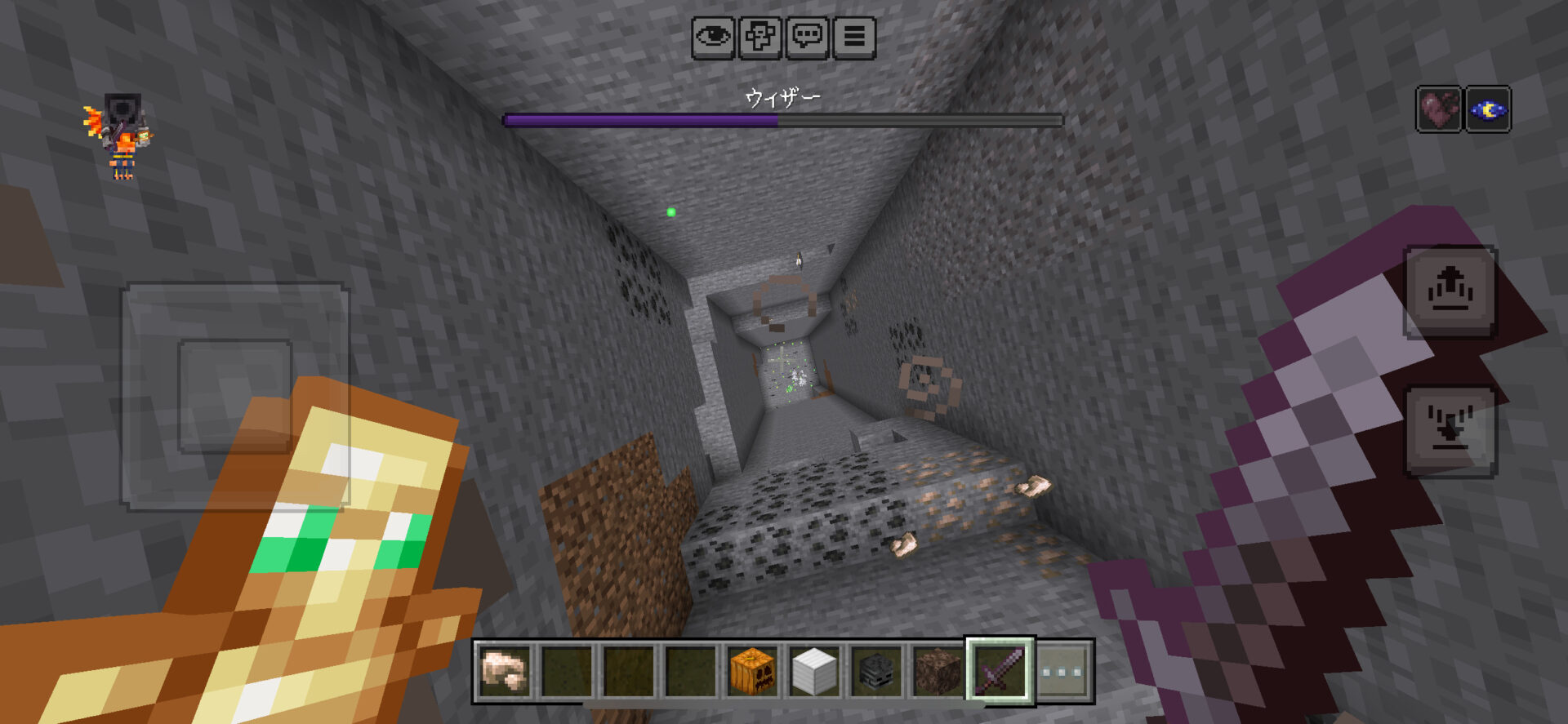Select the soul sand hotbar slot
1568x724 pixels.
938,671
